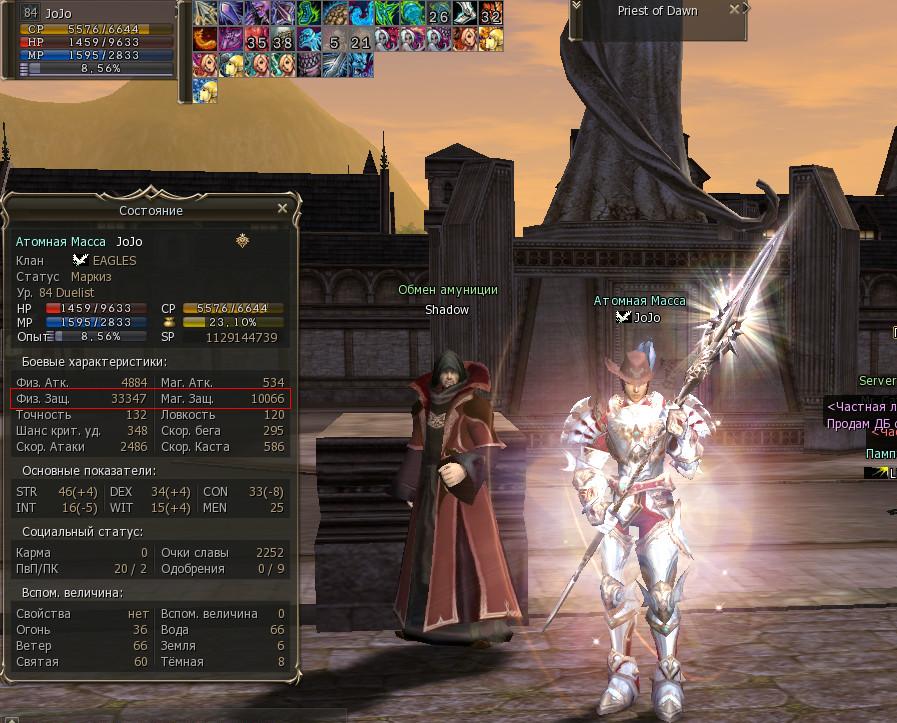This screenshot has width=897, height=723.
Task: Click the buff icon showing number 21
Action: 360,39
